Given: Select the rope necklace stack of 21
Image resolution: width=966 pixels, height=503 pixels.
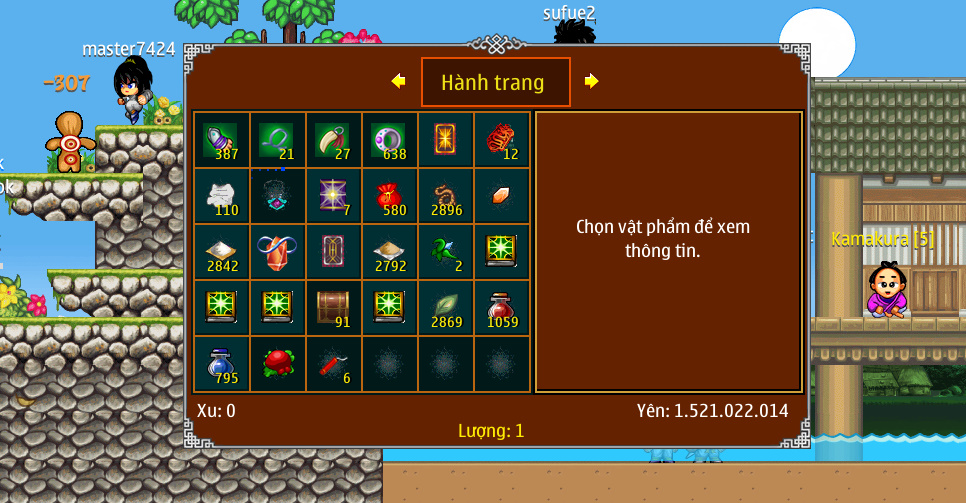Looking at the screenshot, I should [x=277, y=139].
